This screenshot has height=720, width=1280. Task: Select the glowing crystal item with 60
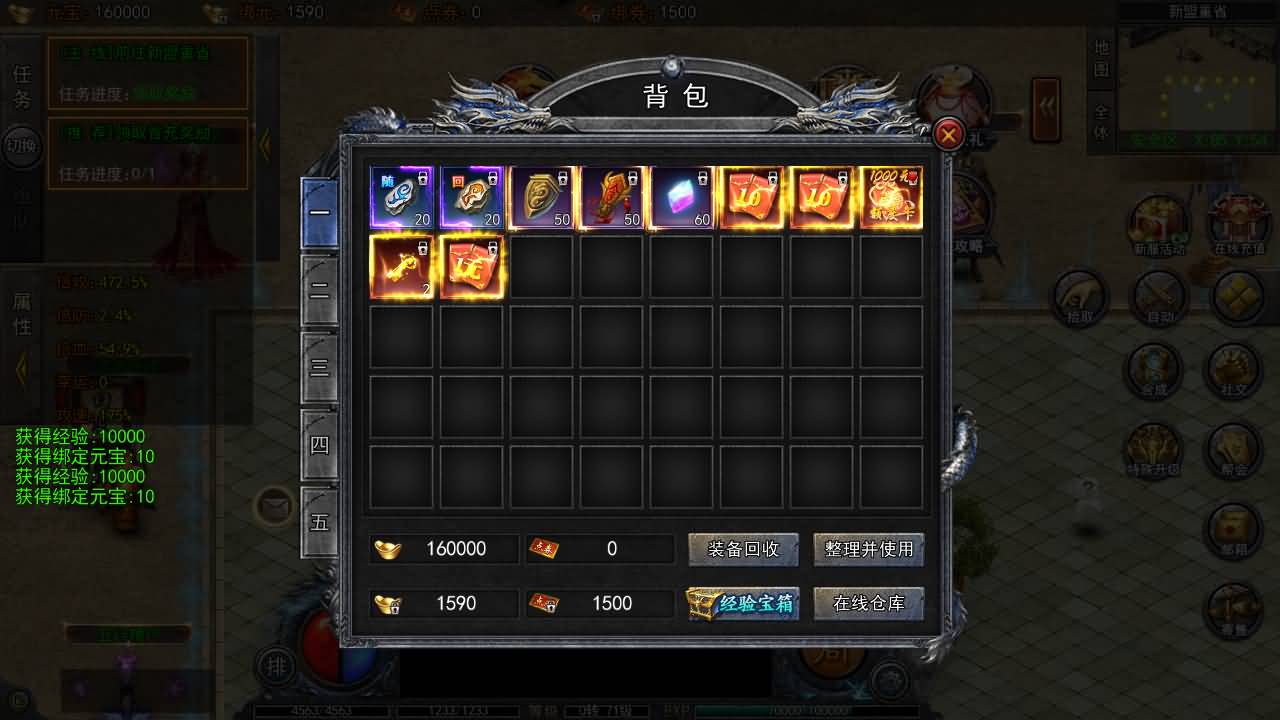(681, 197)
